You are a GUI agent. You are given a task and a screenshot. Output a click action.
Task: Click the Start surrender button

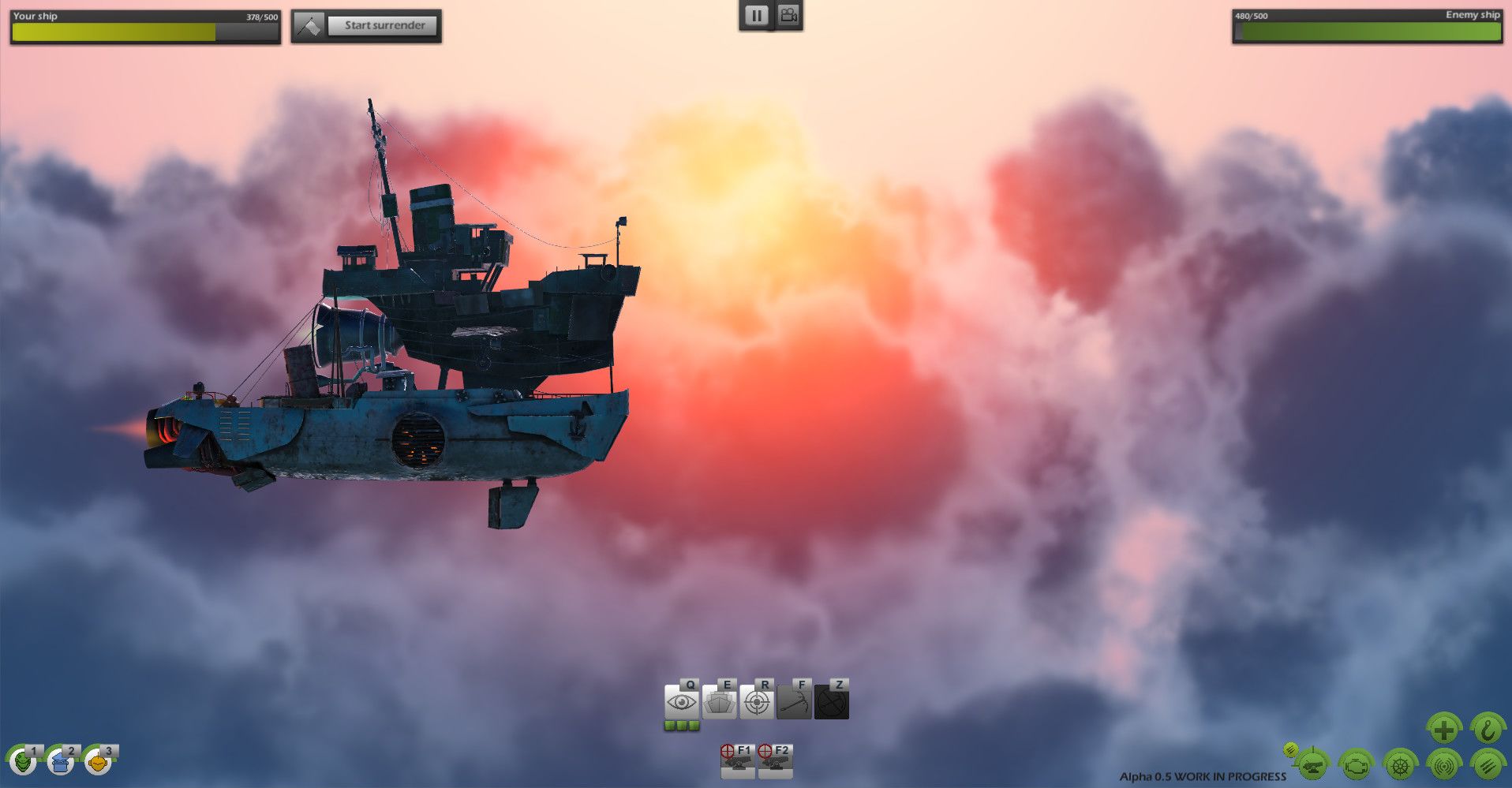click(x=384, y=25)
